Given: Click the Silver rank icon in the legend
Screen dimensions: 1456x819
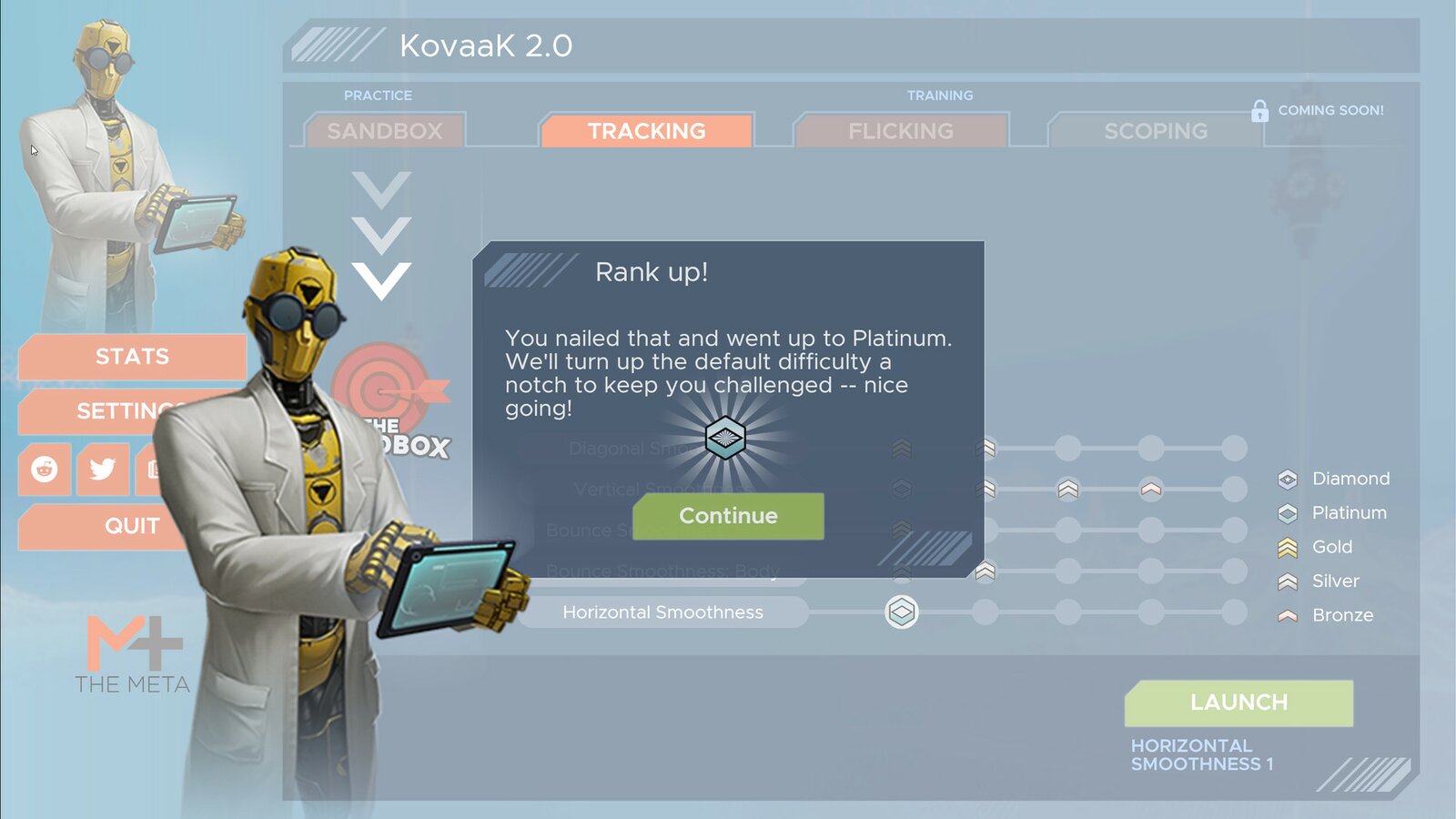Looking at the screenshot, I should point(1285,581).
